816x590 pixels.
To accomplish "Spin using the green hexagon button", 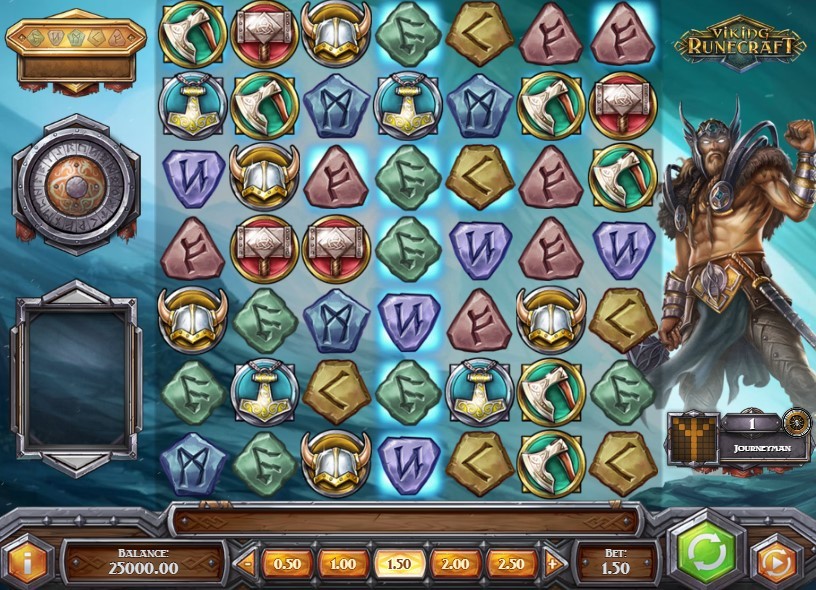I will (707, 552).
